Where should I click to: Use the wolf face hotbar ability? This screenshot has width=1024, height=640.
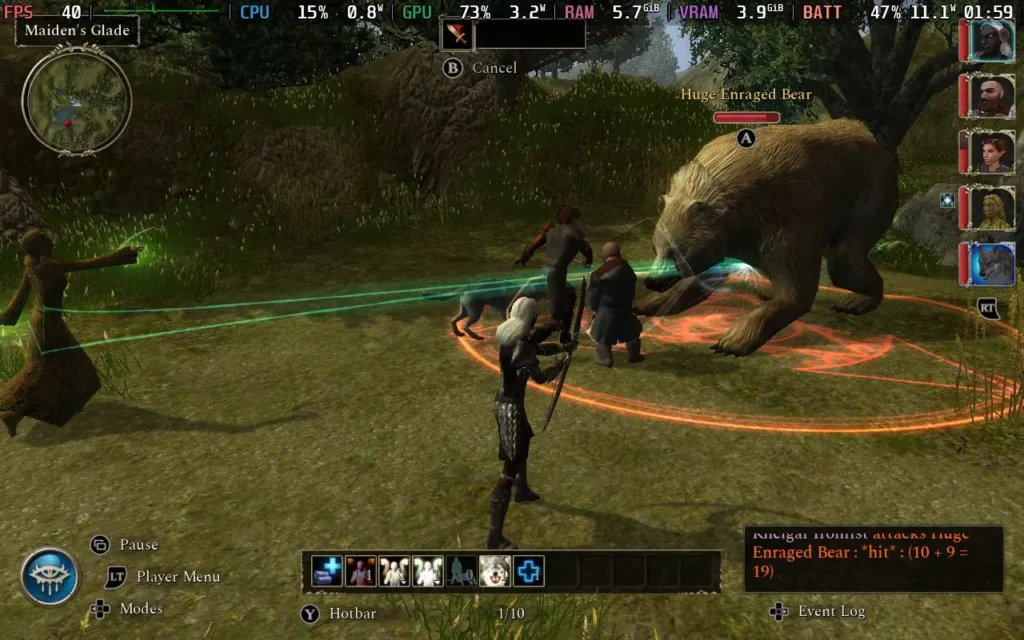tap(495, 571)
